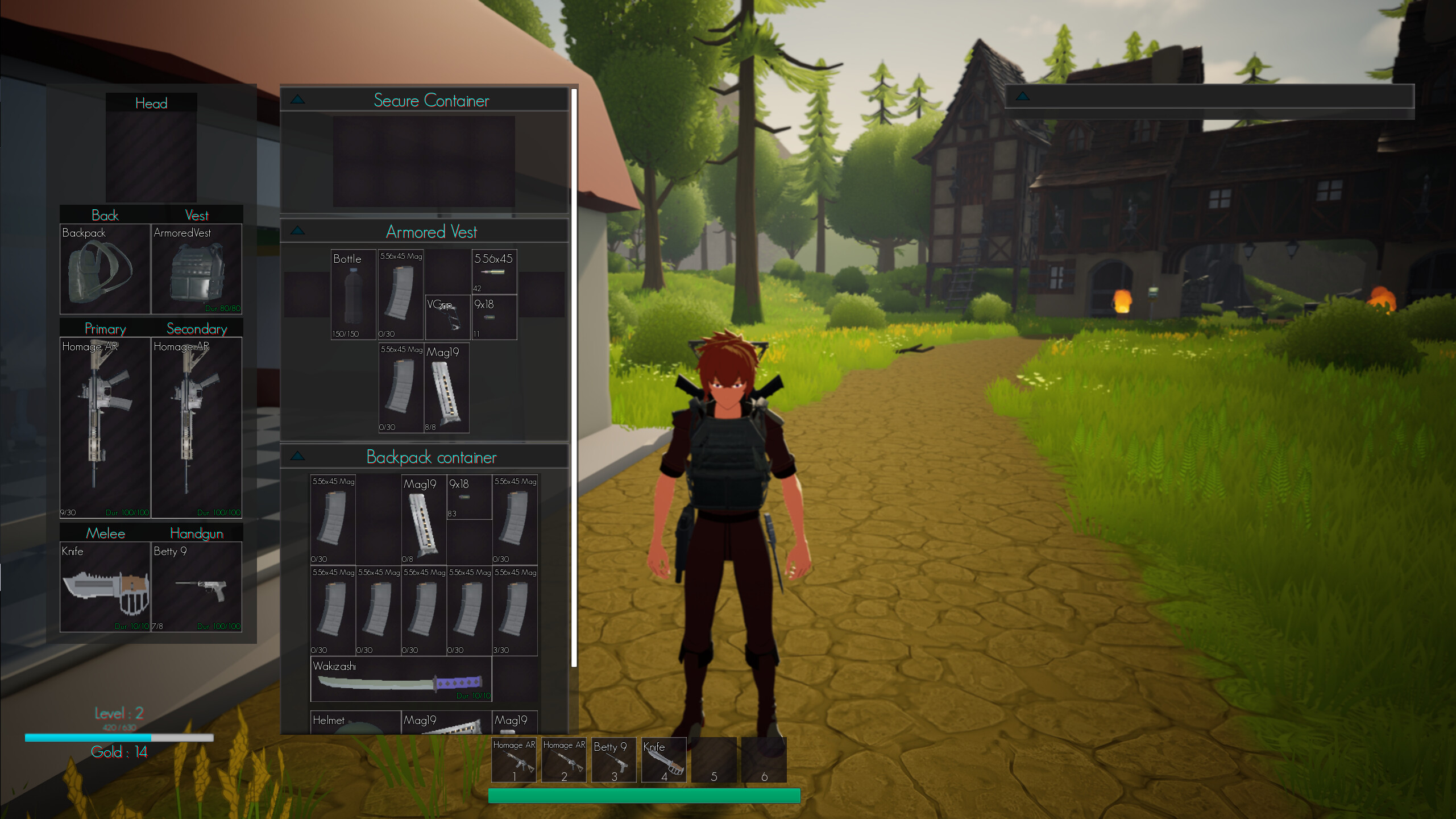Collapse the Backpack container panel
1456x819 pixels.
pos(297,455)
